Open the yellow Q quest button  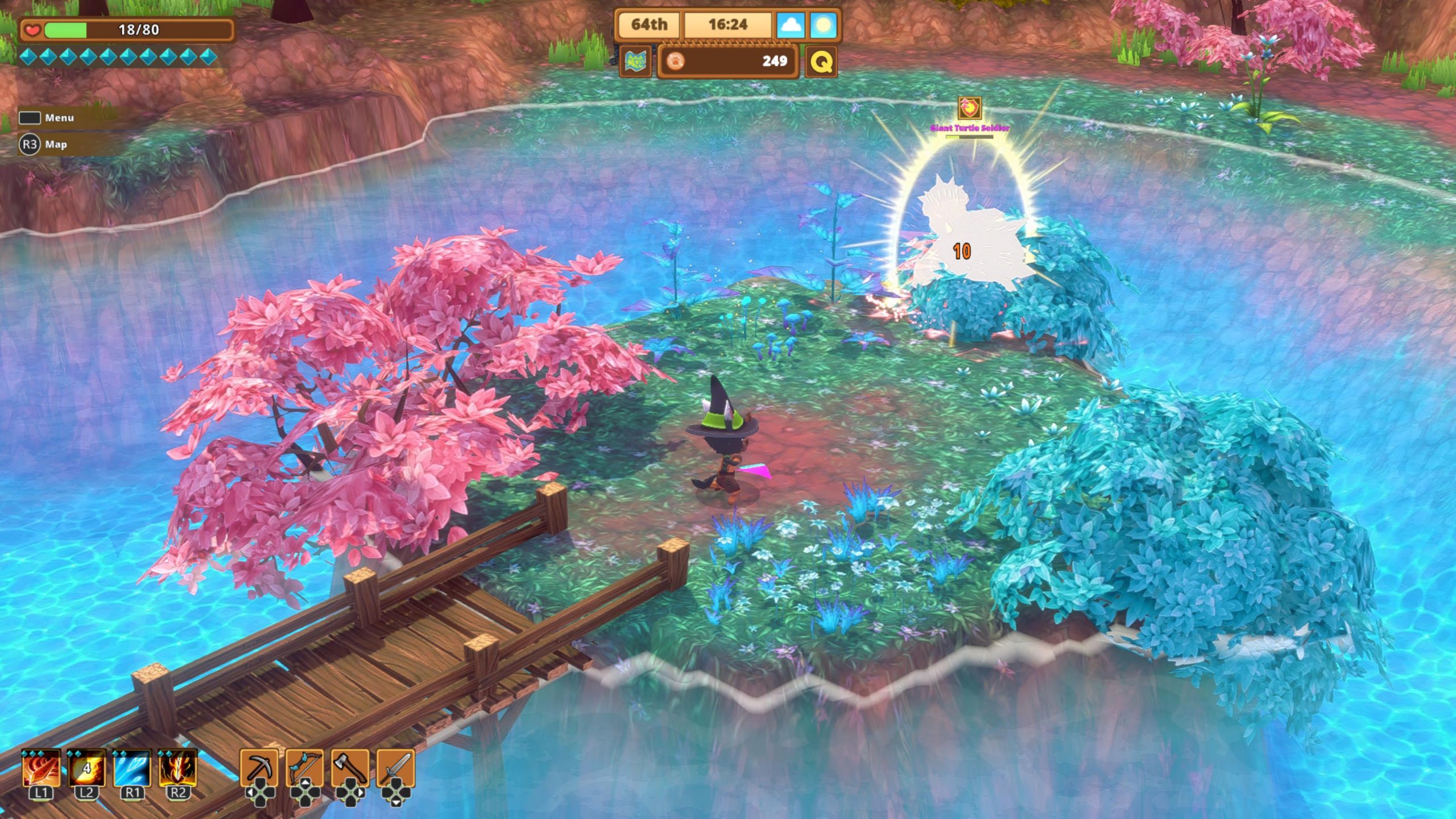point(821,61)
